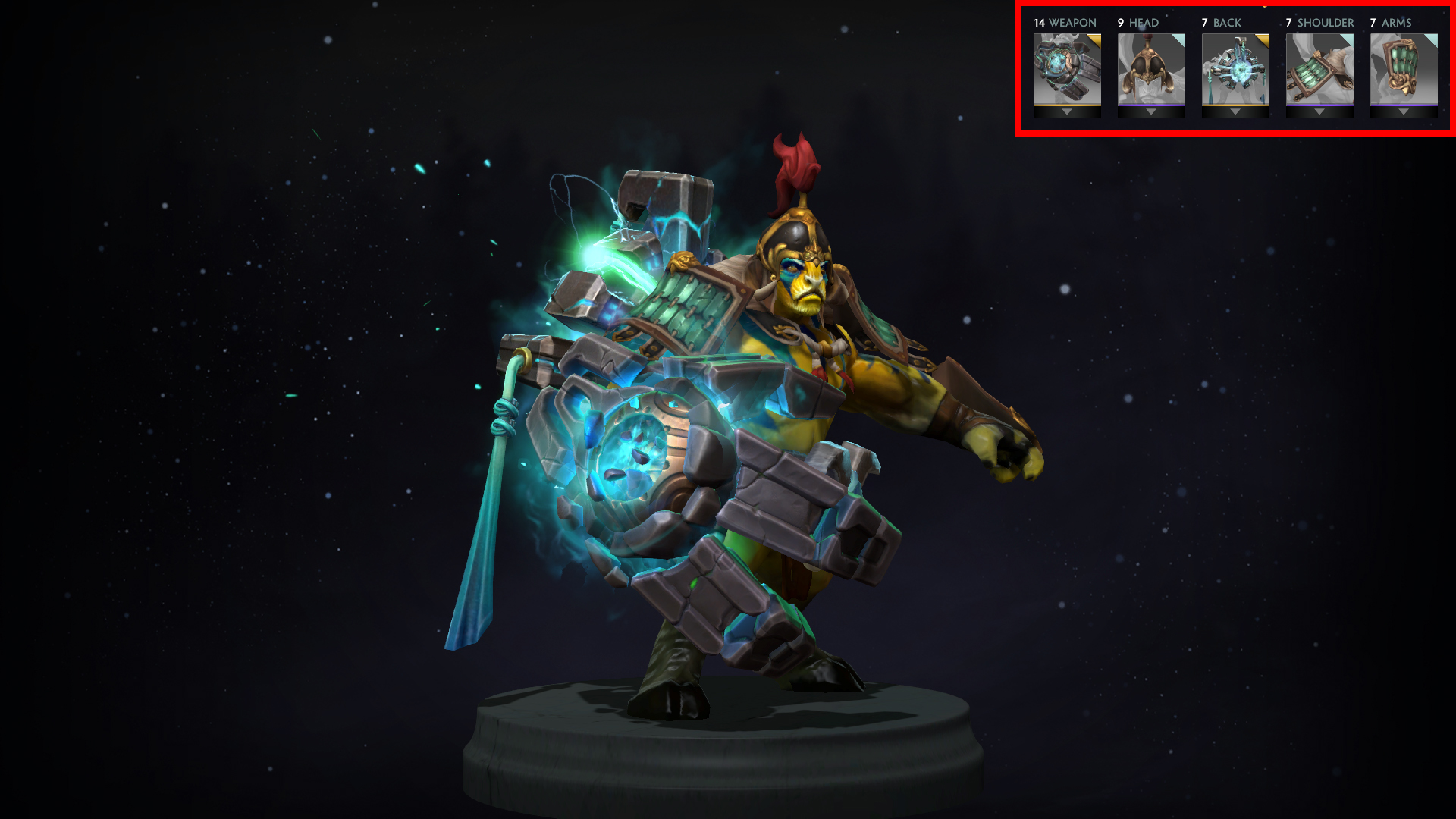Click the 14 WEAPON slot label
This screenshot has height=819, width=1456.
1065,22
